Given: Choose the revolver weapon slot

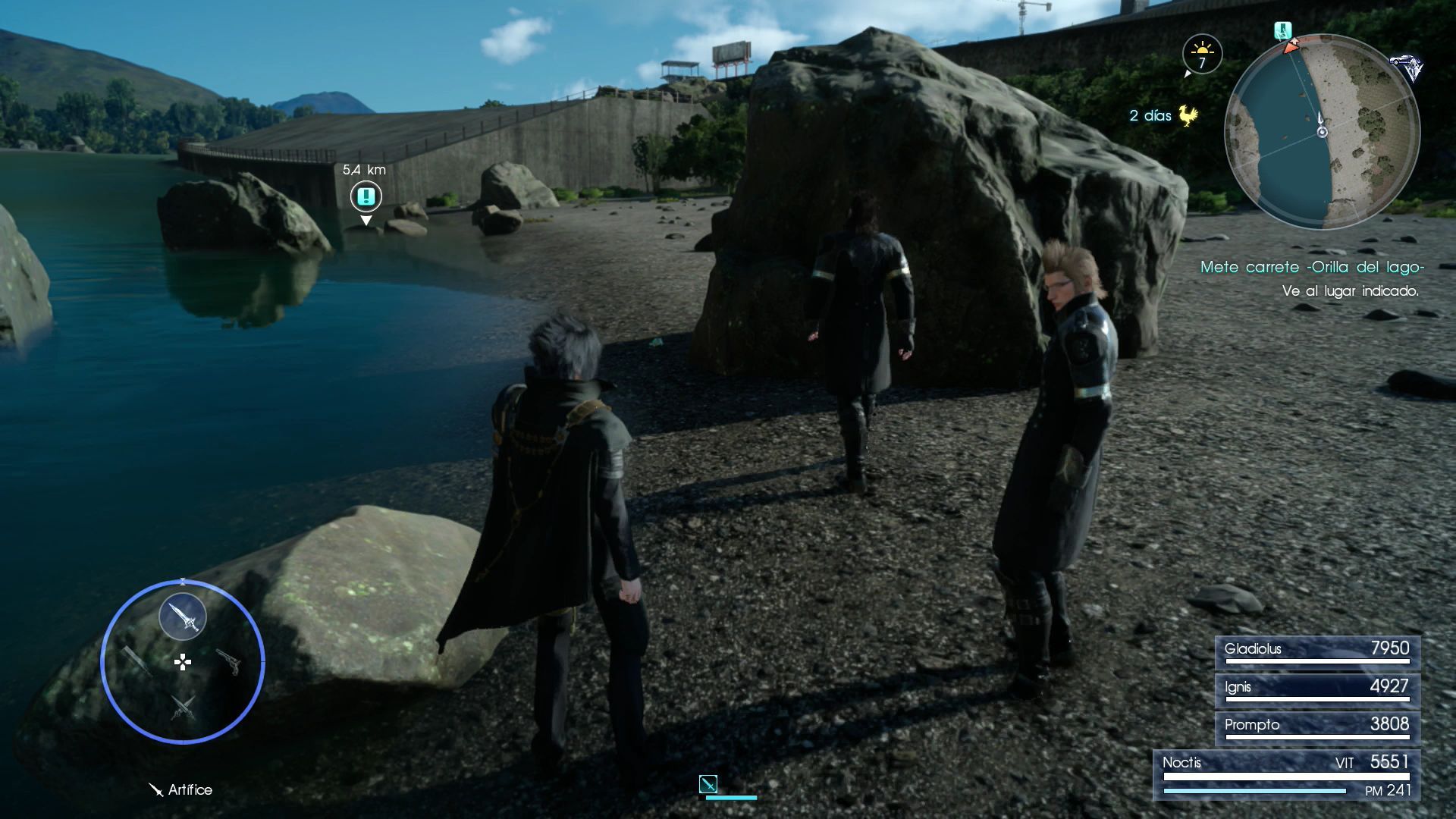Looking at the screenshot, I should [x=229, y=661].
